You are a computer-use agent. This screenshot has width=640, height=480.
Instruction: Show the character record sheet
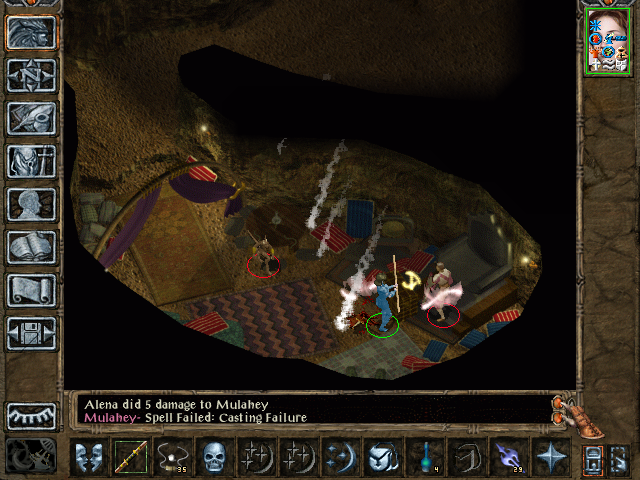coord(32,204)
